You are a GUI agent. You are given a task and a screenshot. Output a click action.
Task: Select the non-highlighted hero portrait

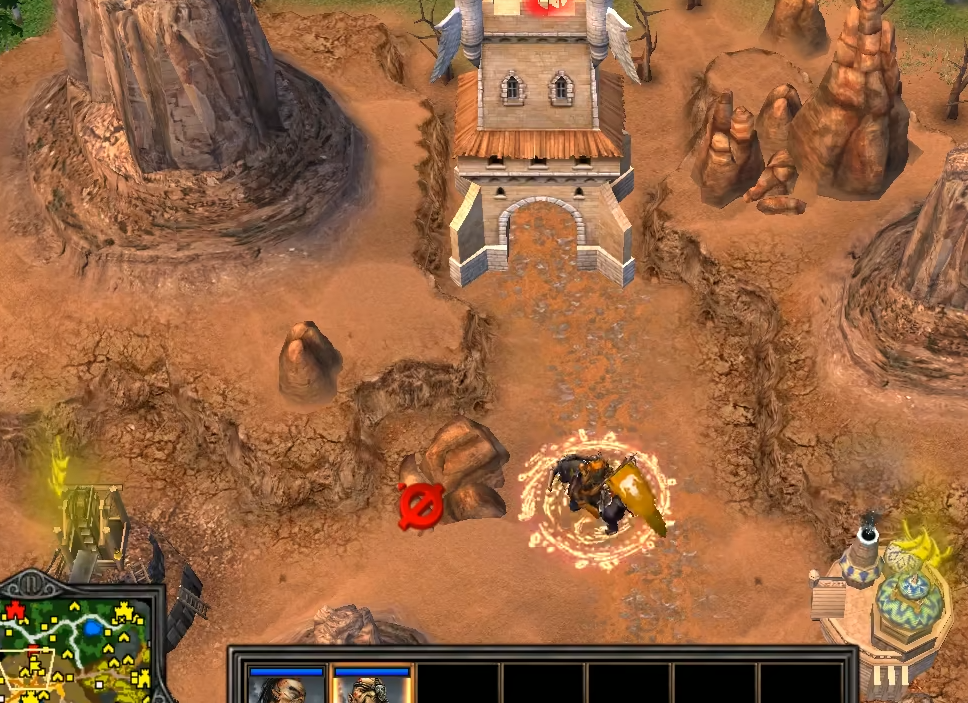pos(287,687)
